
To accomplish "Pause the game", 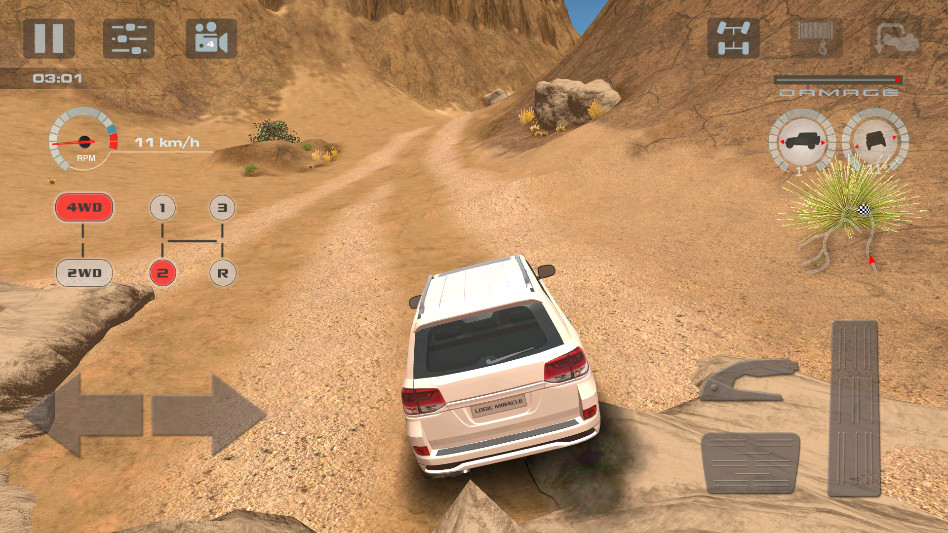I will coord(48,38).
